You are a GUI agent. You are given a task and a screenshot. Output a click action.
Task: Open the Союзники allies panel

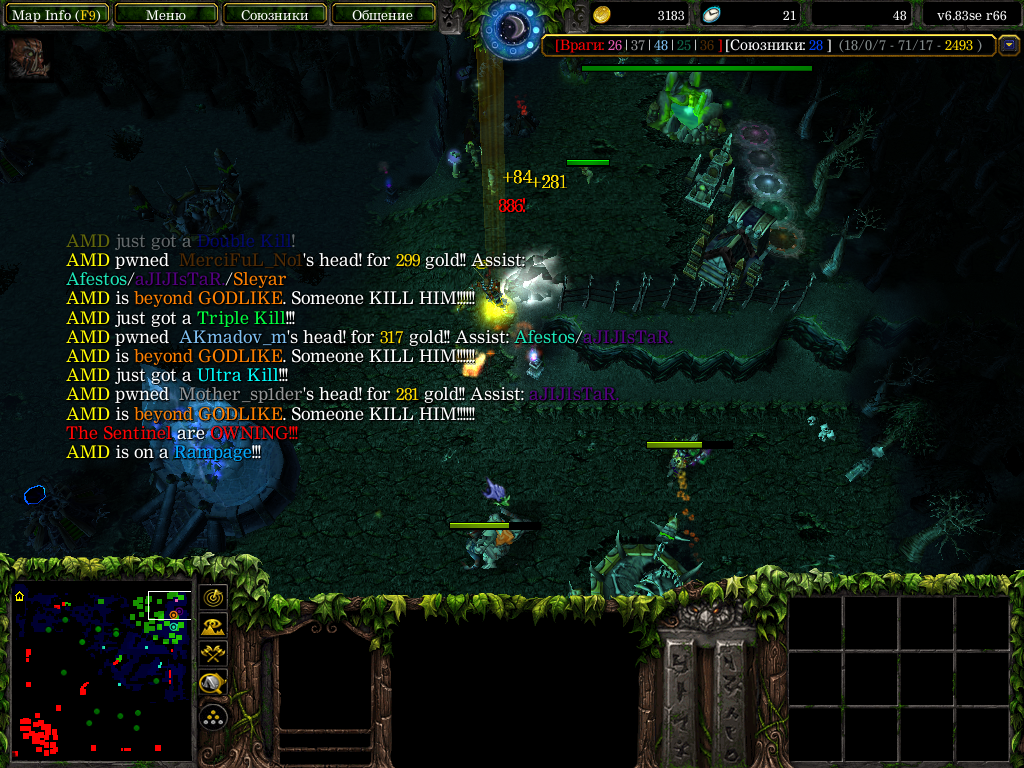coord(274,15)
